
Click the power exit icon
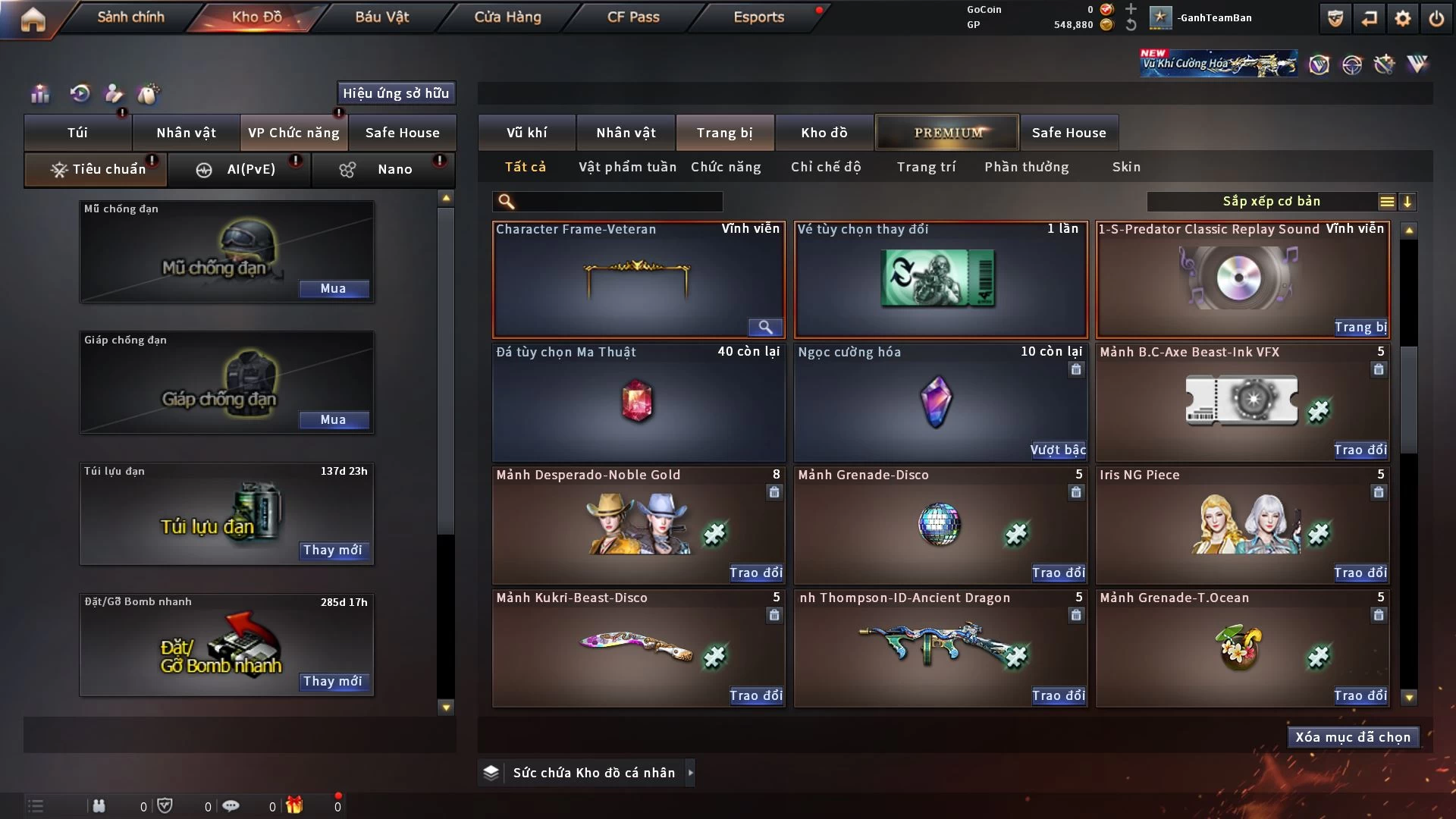point(1436,18)
